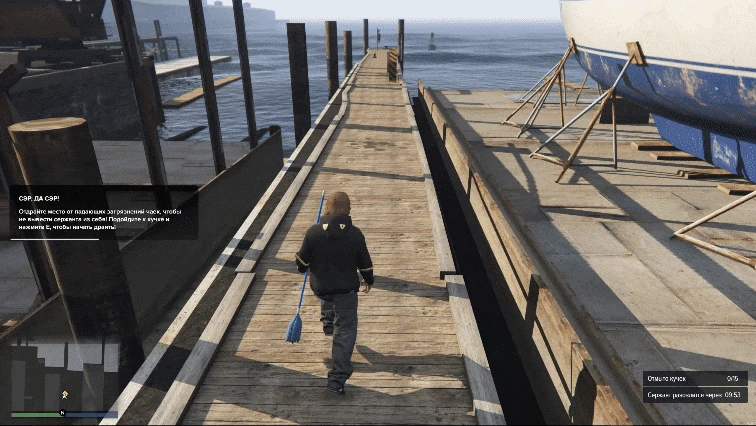Select the player arrow marker on the minimap
The image size is (756, 426).
pos(65,395)
